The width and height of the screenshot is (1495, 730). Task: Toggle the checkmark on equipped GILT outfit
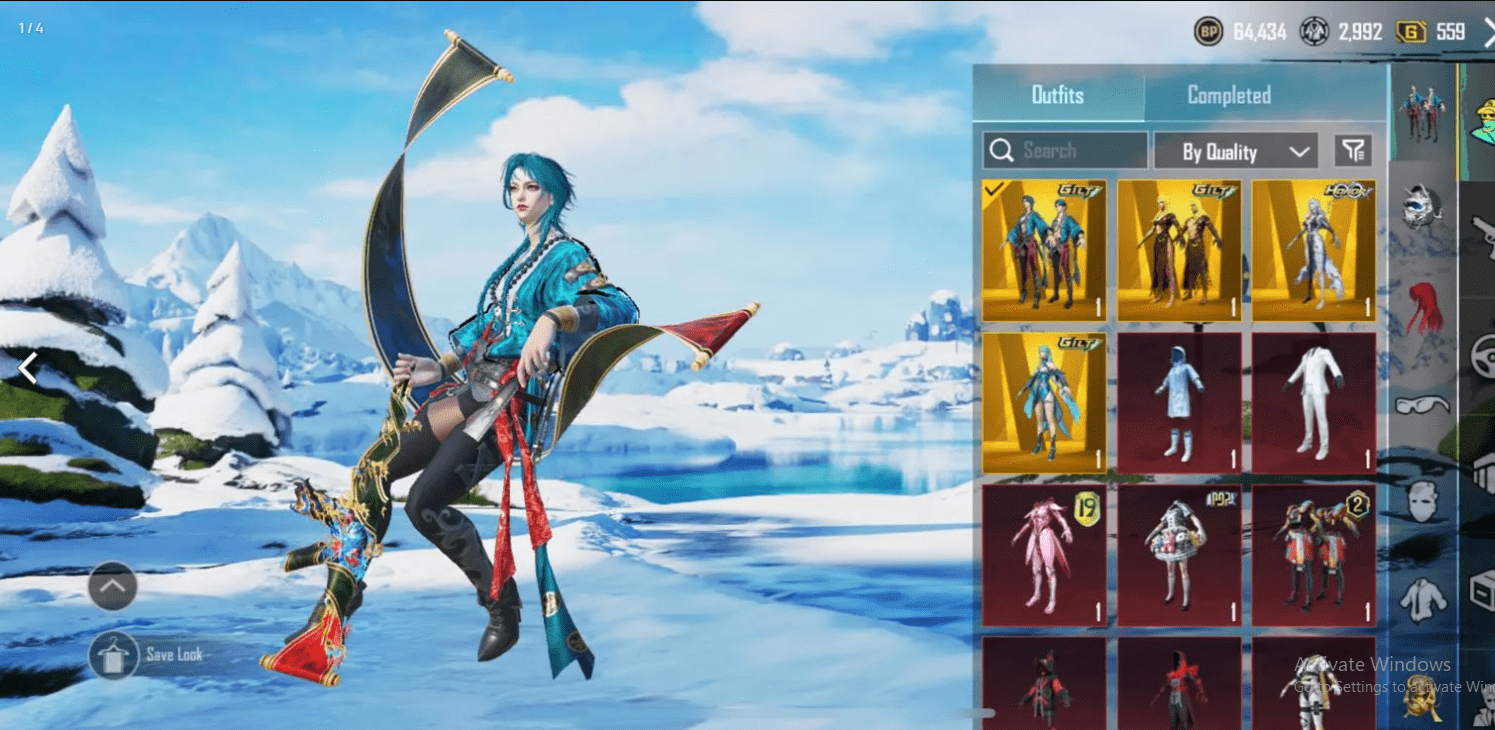(x=994, y=188)
